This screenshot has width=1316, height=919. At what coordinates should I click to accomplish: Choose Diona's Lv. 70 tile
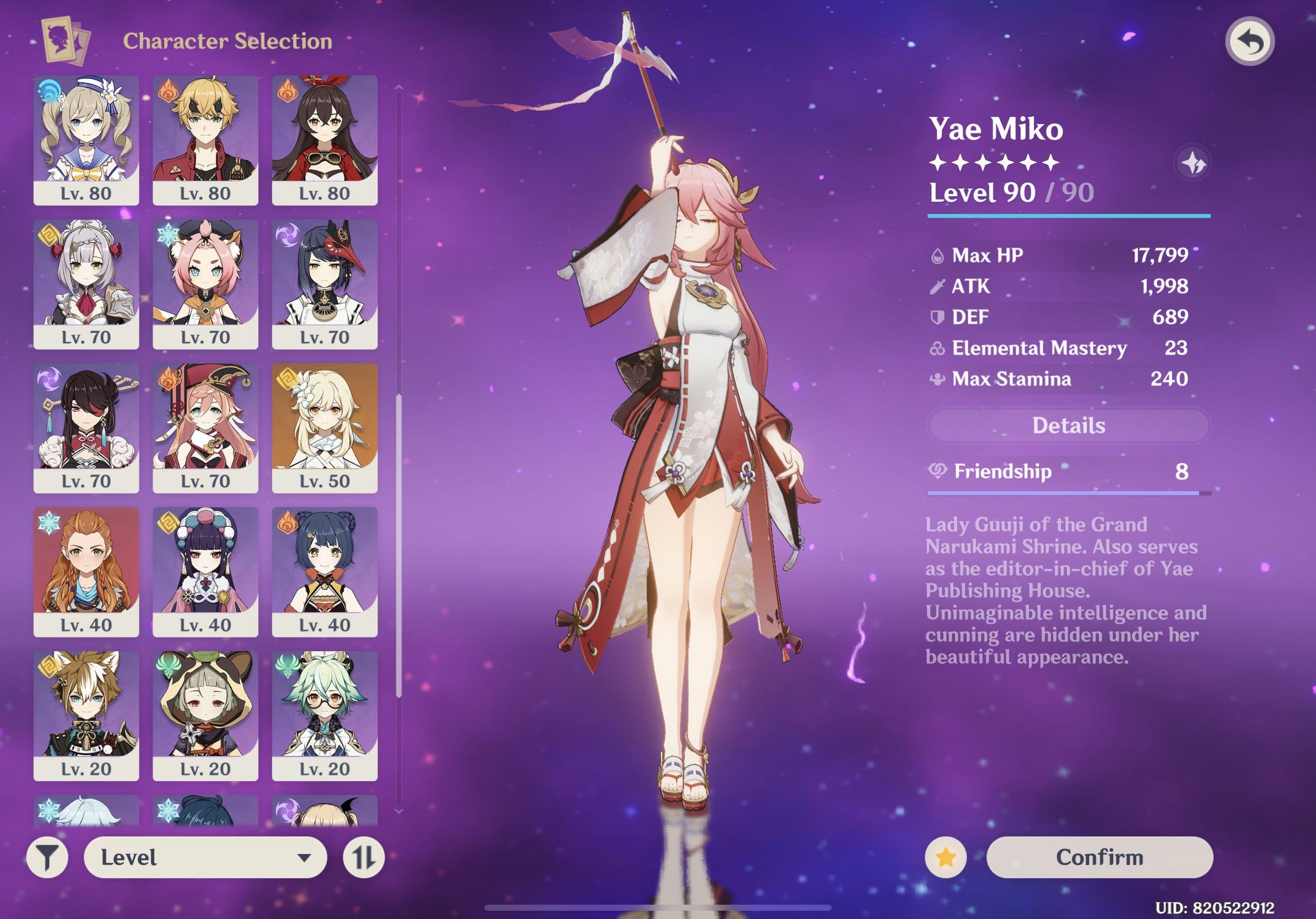[x=205, y=284]
